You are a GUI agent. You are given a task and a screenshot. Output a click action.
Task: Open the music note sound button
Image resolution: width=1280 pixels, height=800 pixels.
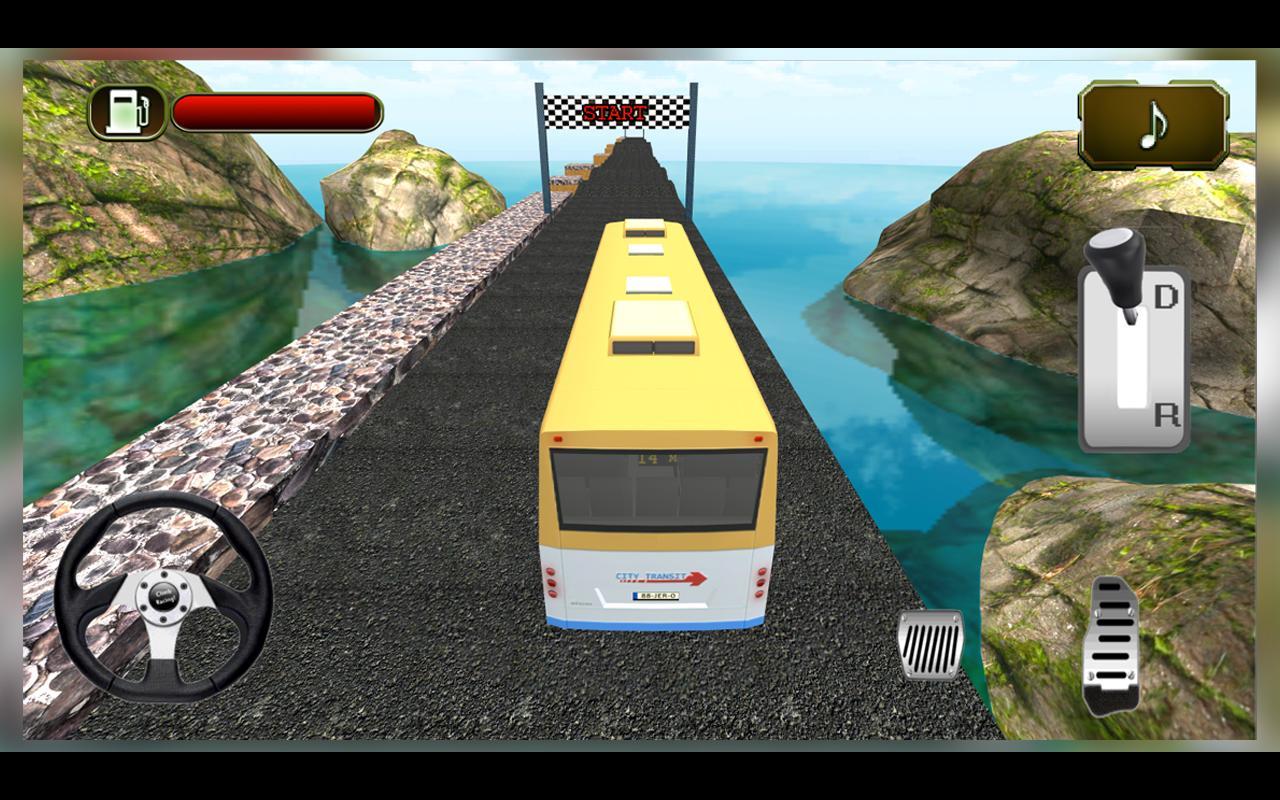(1152, 124)
